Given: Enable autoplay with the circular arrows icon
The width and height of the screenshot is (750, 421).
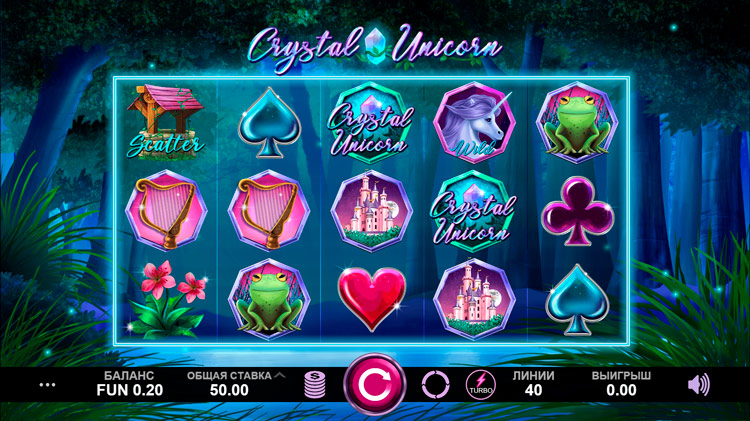Looking at the screenshot, I should [x=436, y=384].
